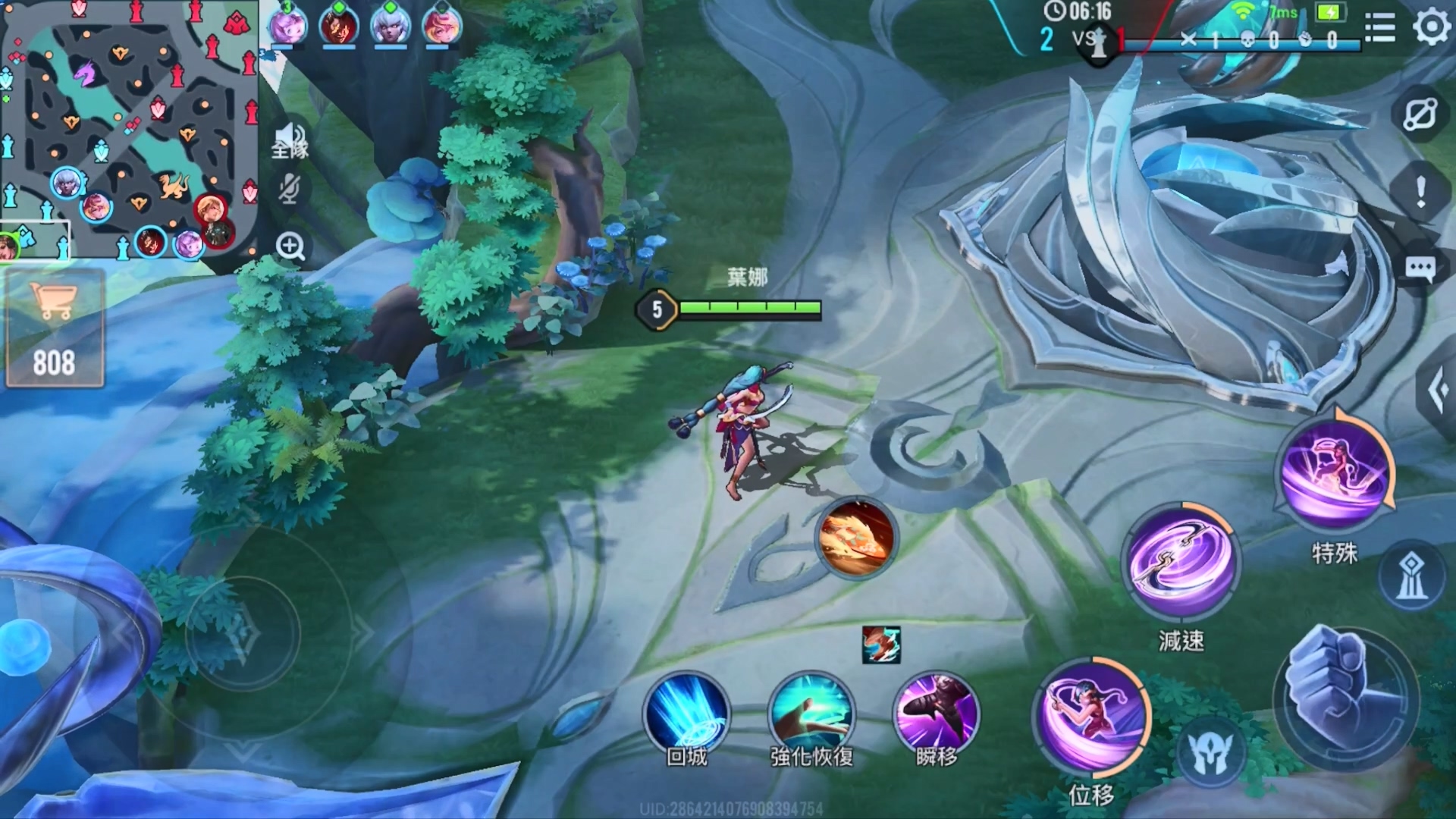The image size is (1456, 819).
Task: Cast the 瞬移 flash spell
Action: pyautogui.click(x=937, y=714)
